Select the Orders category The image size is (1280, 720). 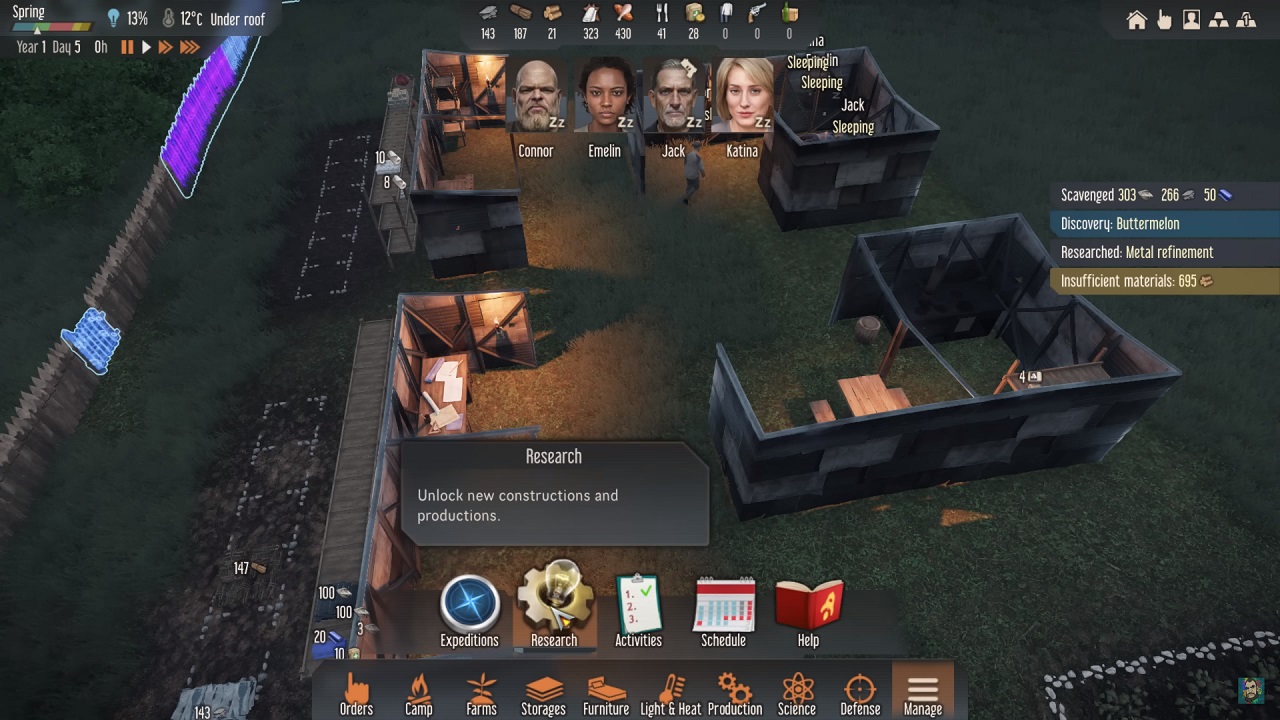point(356,693)
